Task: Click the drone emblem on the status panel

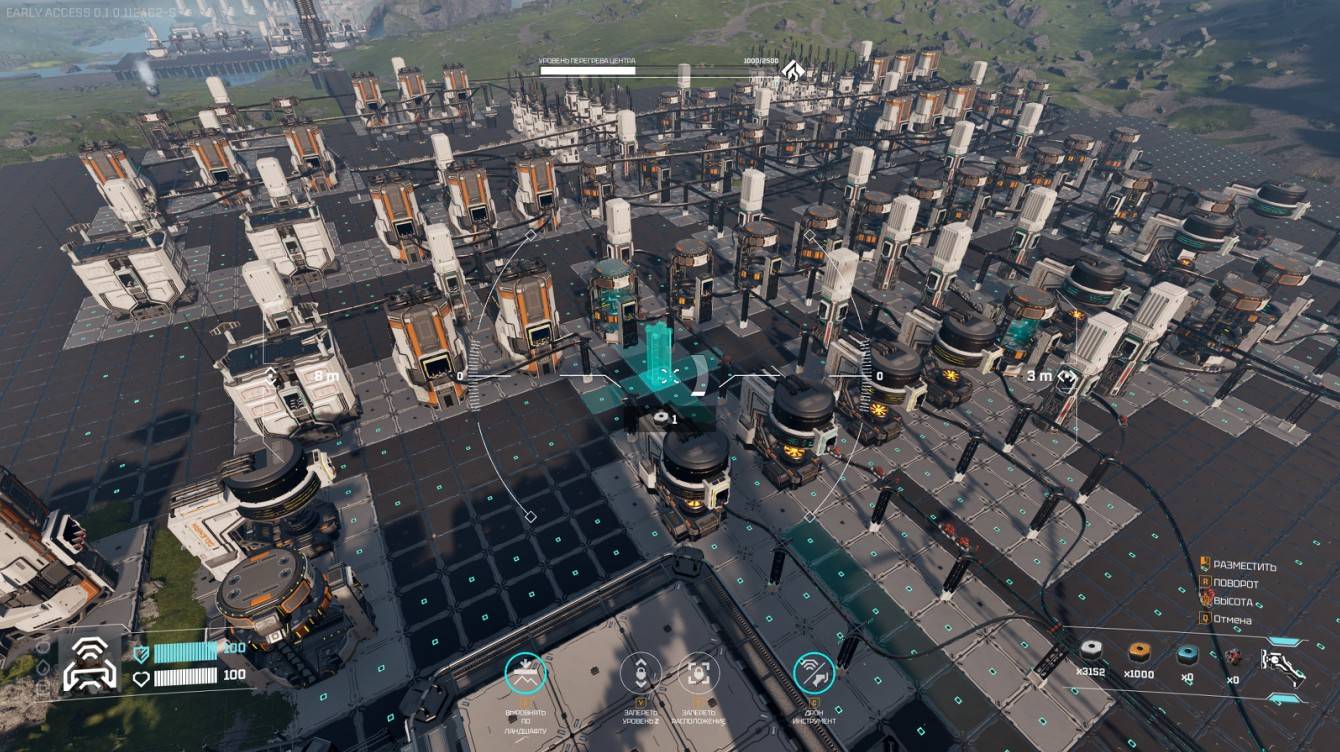Action: coord(90,664)
